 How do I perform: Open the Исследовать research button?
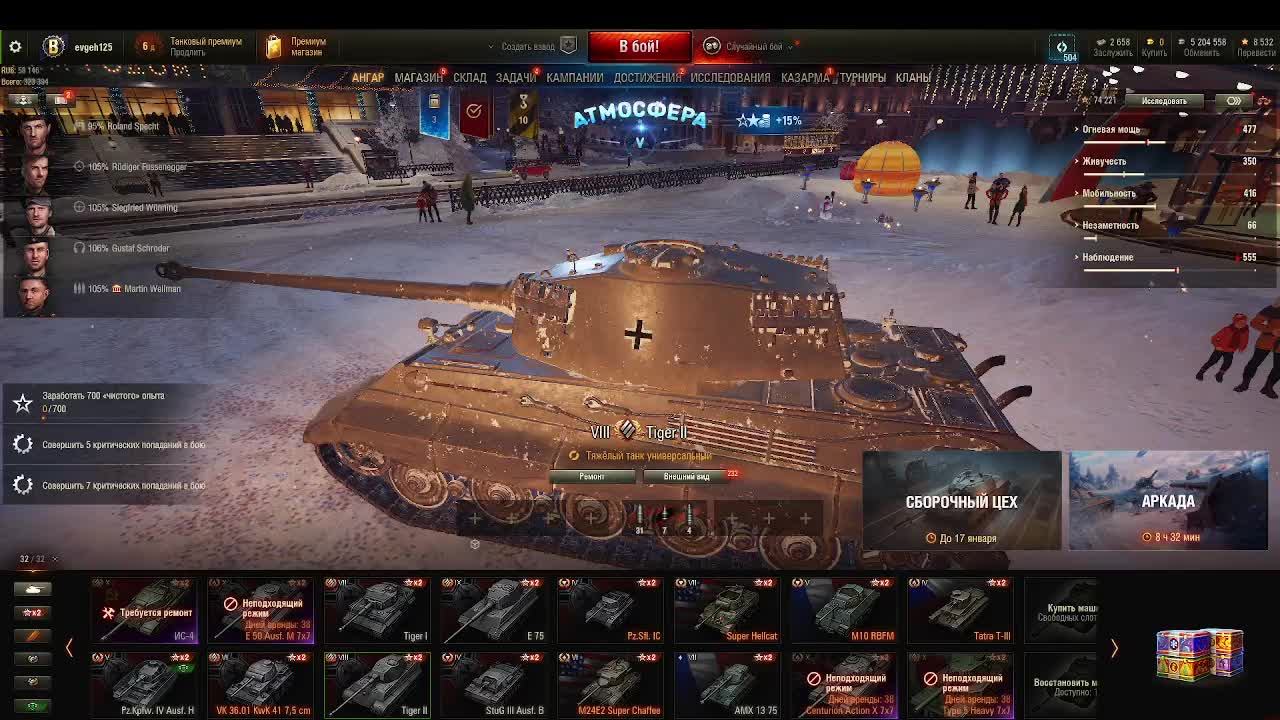1164,101
